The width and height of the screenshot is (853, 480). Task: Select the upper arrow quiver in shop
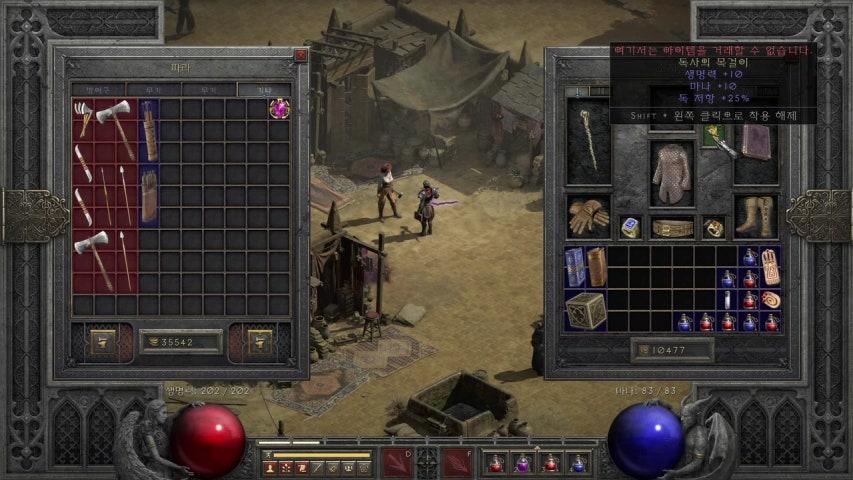[x=148, y=130]
